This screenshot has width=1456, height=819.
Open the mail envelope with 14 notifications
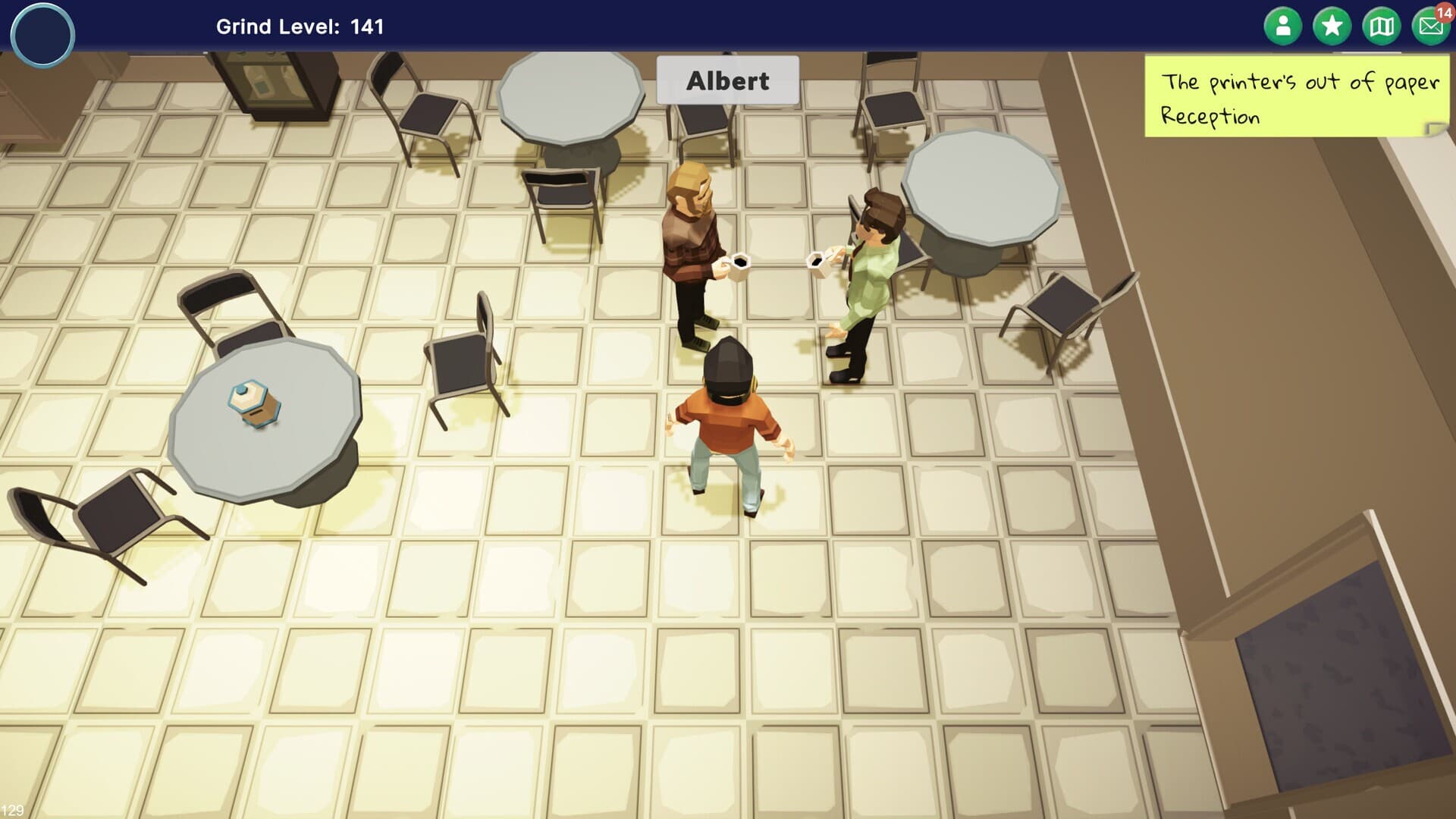pos(1430,27)
